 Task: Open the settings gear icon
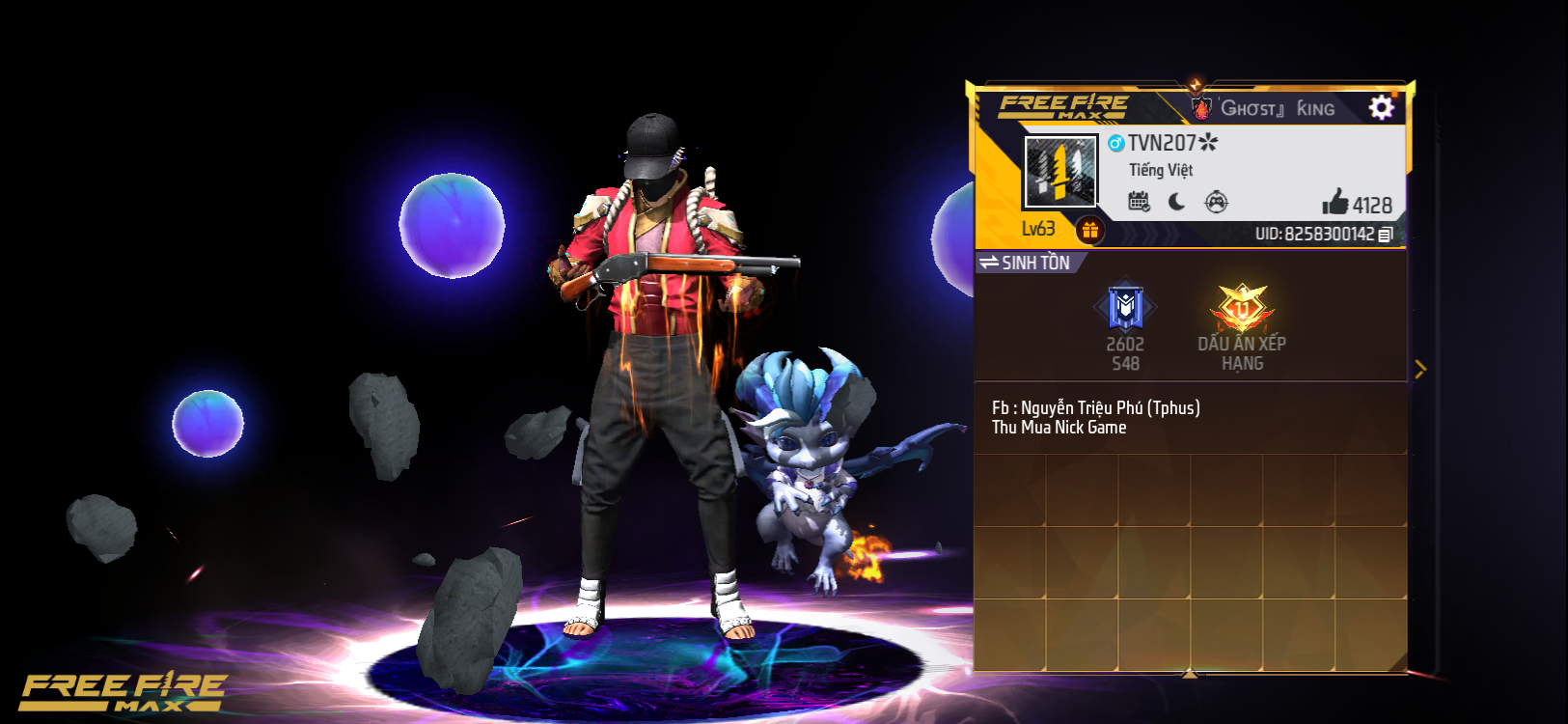(x=1382, y=107)
